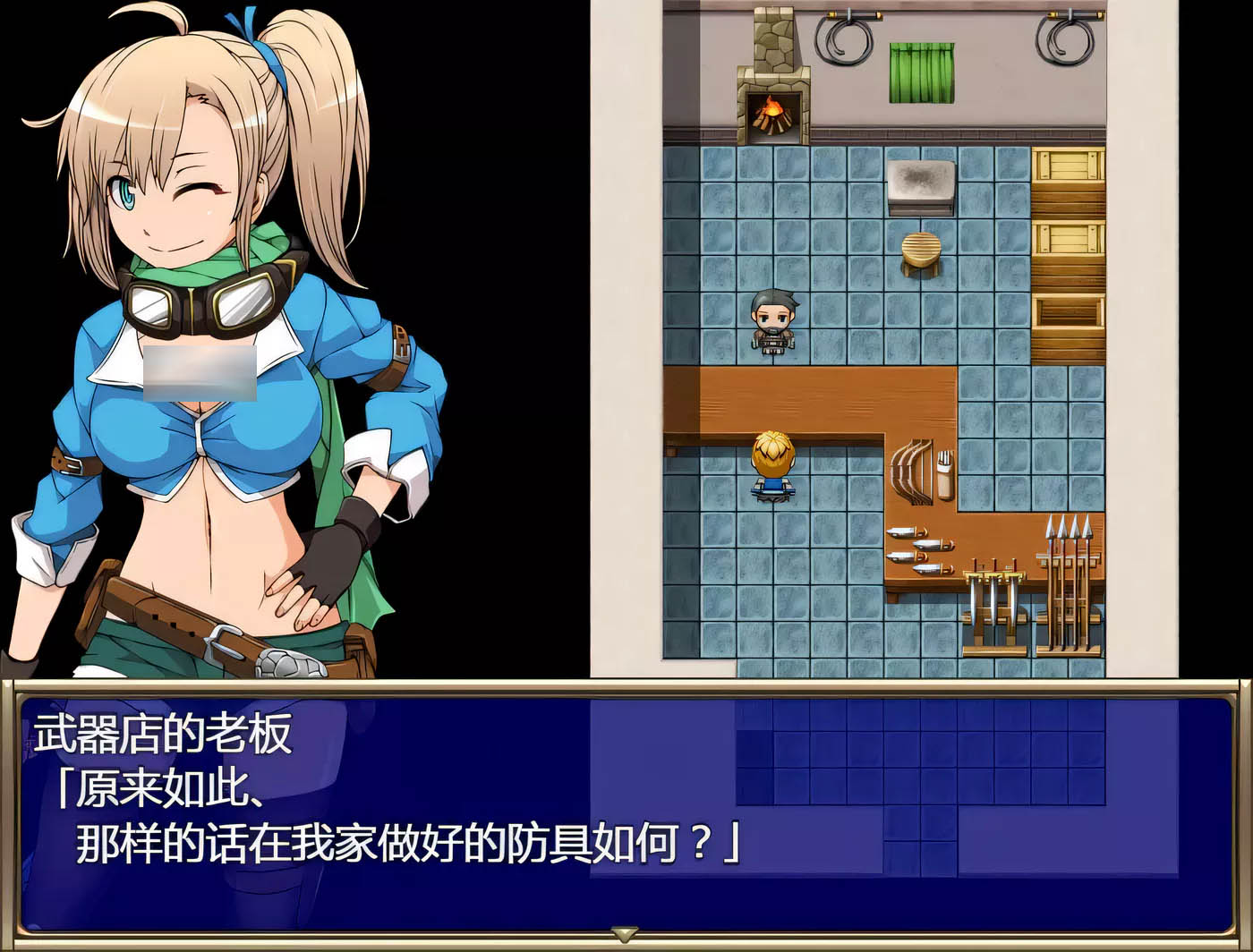Click the round wooden stool
The height and width of the screenshot is (952, 1253).
922,251
